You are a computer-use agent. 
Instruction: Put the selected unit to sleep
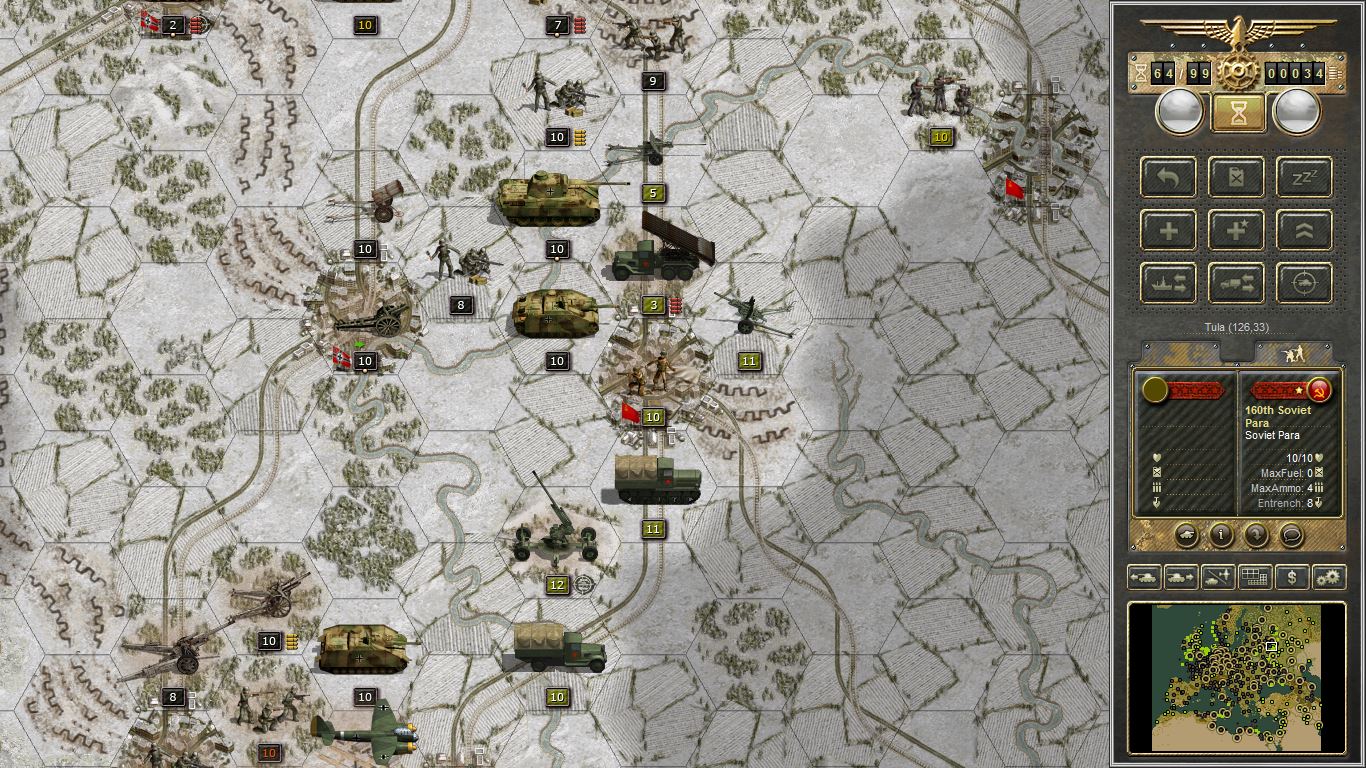pyautogui.click(x=1303, y=177)
